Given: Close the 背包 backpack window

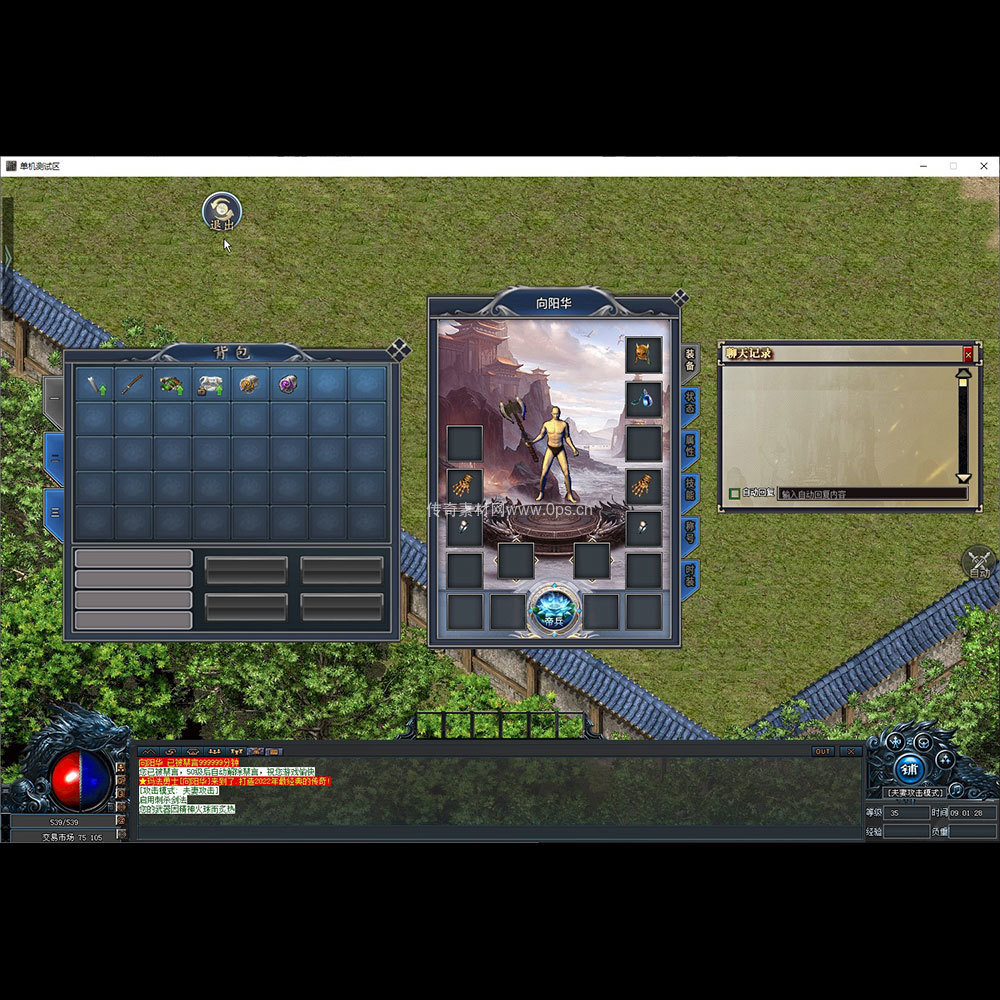Looking at the screenshot, I should click(398, 349).
